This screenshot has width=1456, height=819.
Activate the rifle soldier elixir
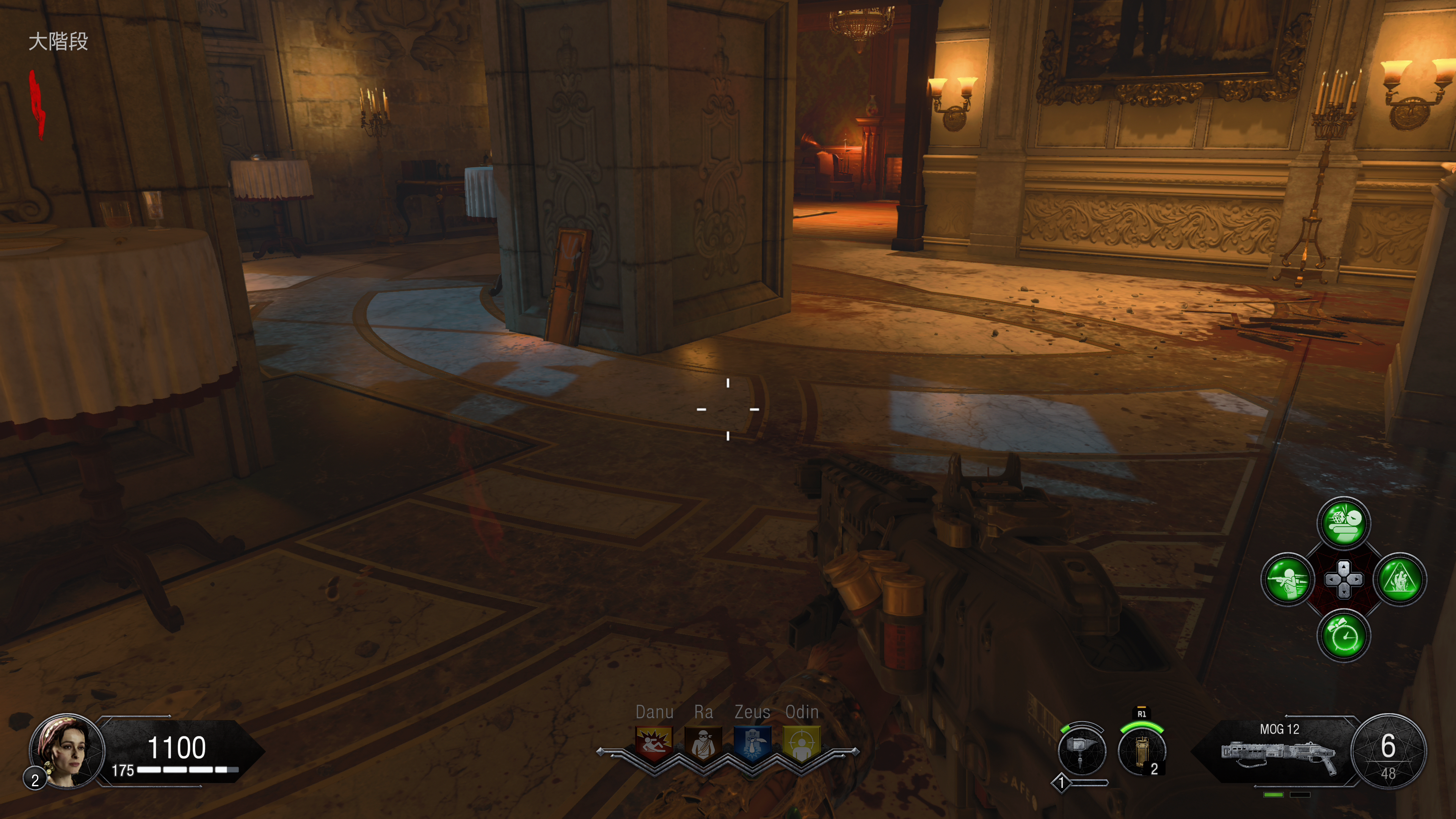pos(1288,579)
